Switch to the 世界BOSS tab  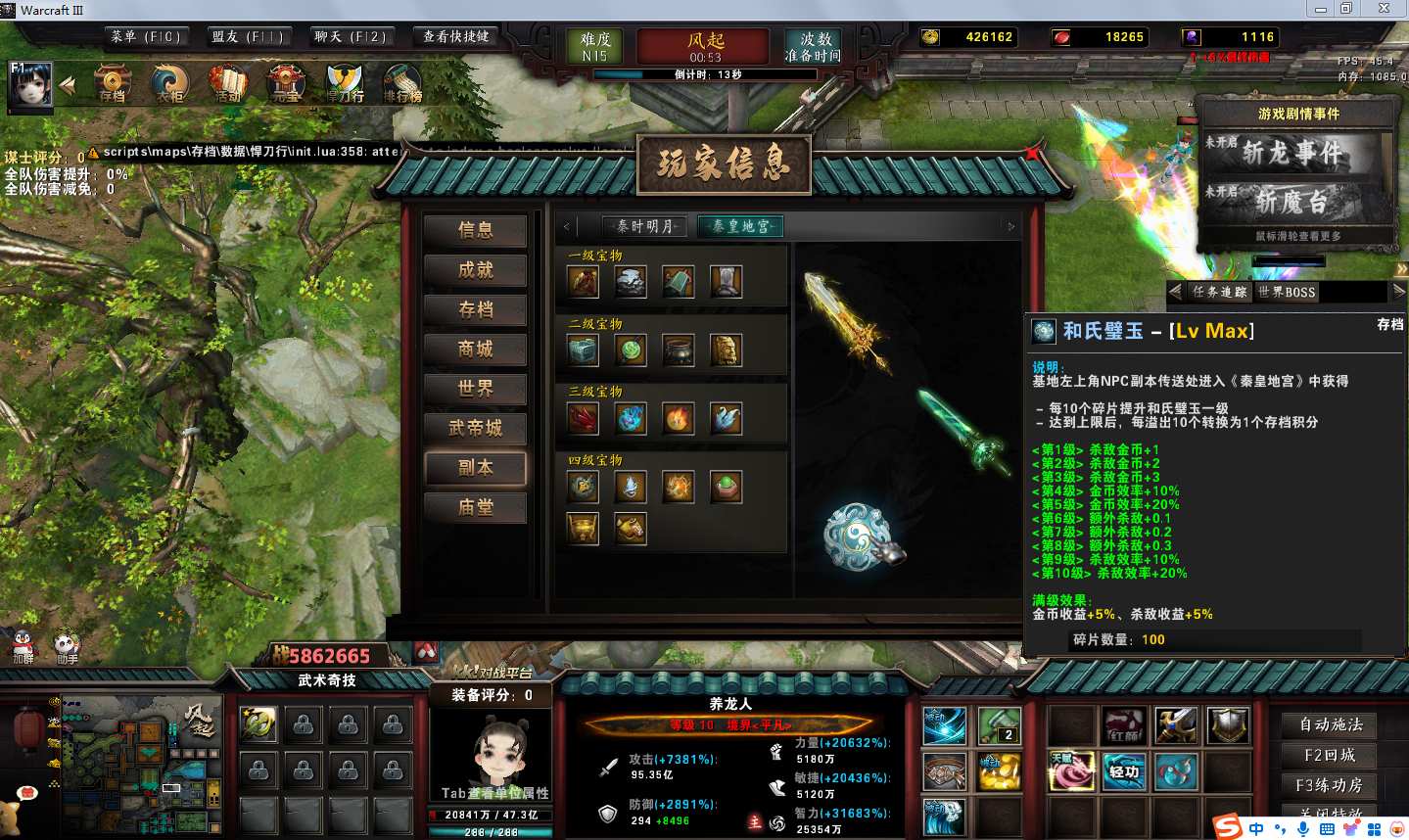[x=1286, y=292]
